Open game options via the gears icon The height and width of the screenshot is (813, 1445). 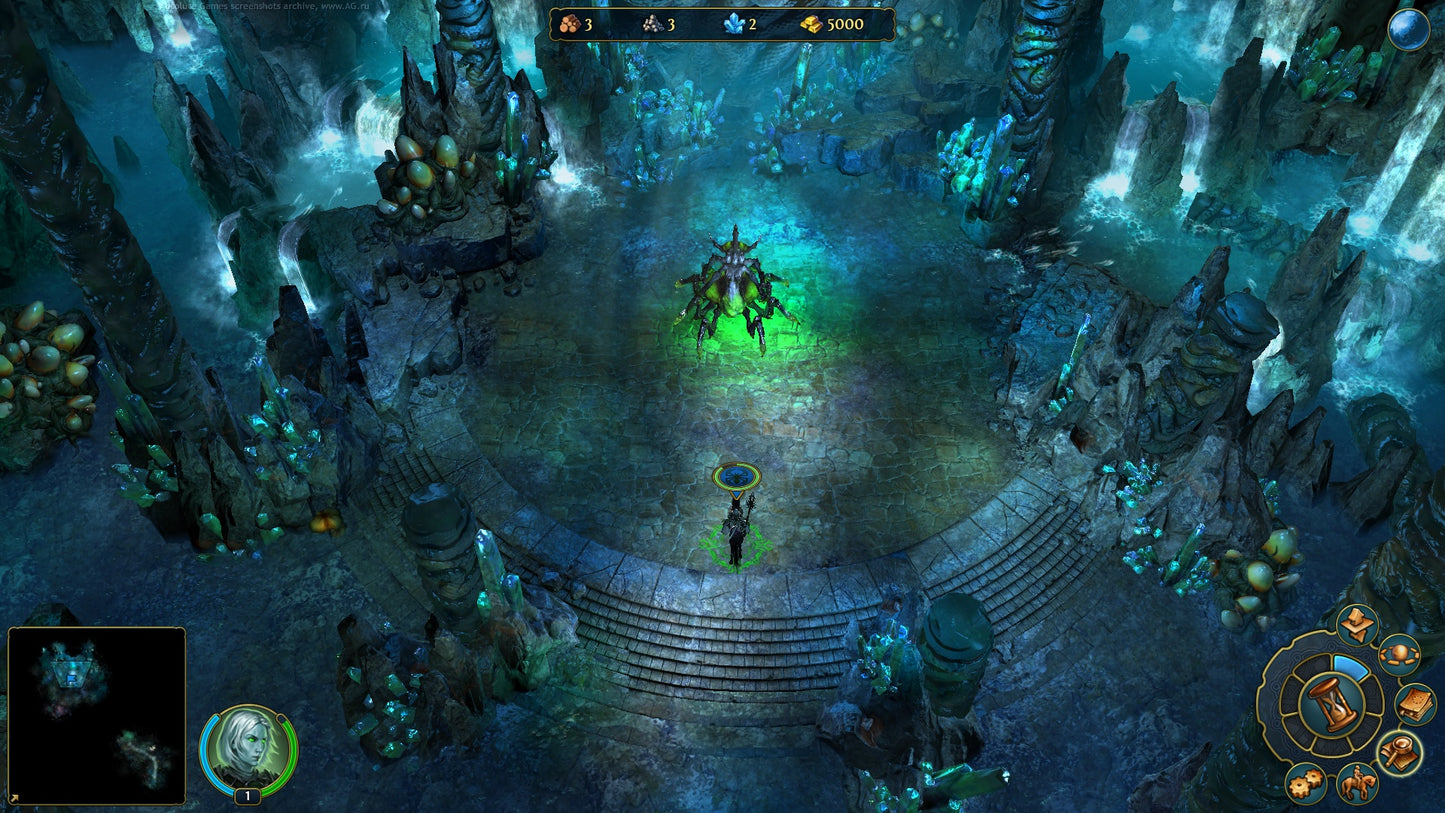[x=1304, y=784]
